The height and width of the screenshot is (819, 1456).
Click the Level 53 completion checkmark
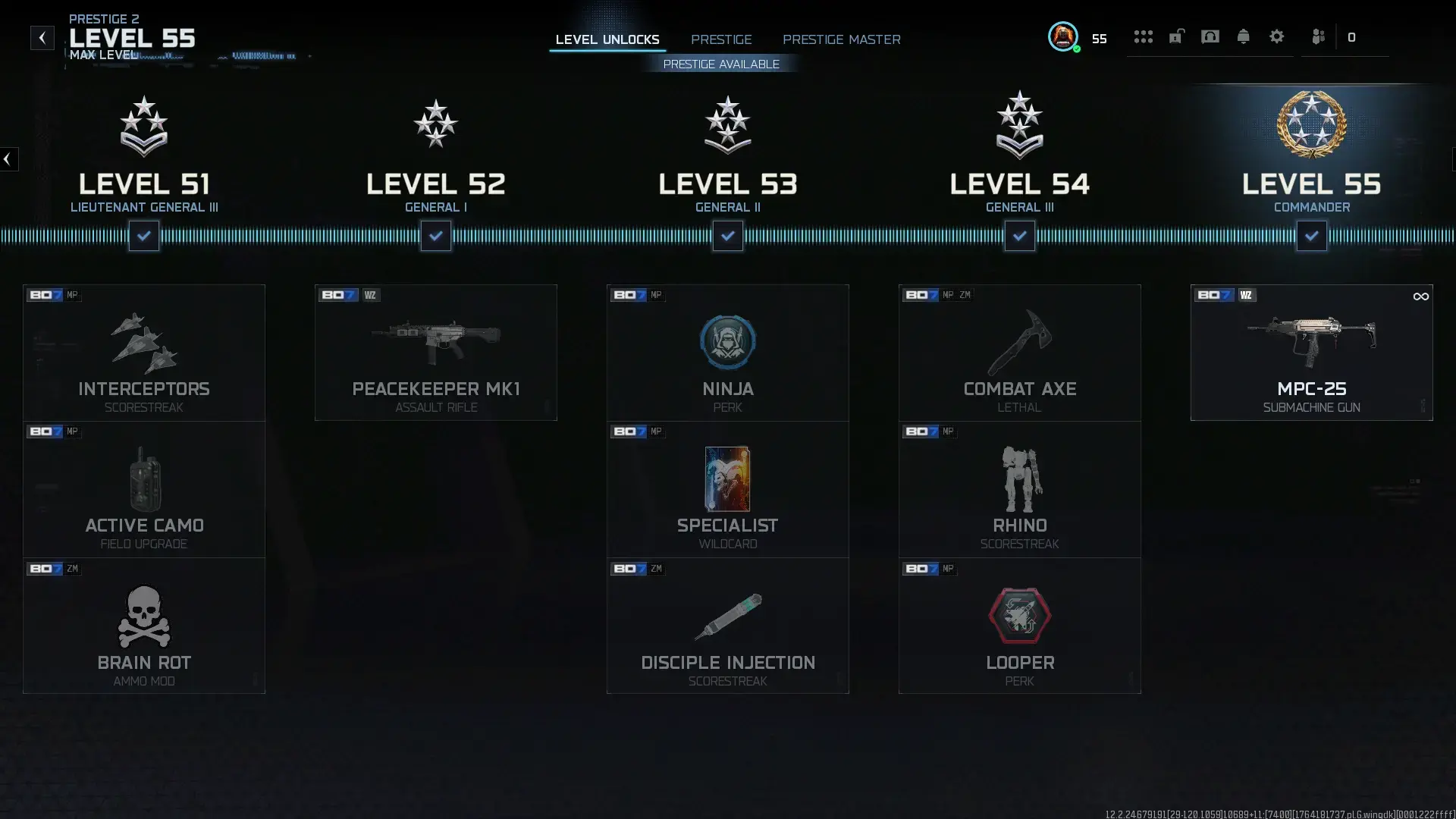coord(727,236)
